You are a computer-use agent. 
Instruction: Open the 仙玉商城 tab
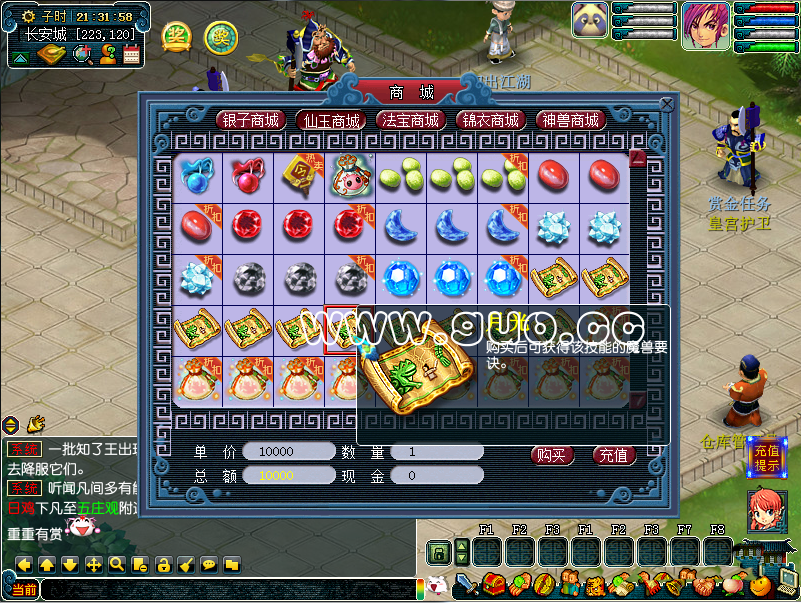coord(332,120)
